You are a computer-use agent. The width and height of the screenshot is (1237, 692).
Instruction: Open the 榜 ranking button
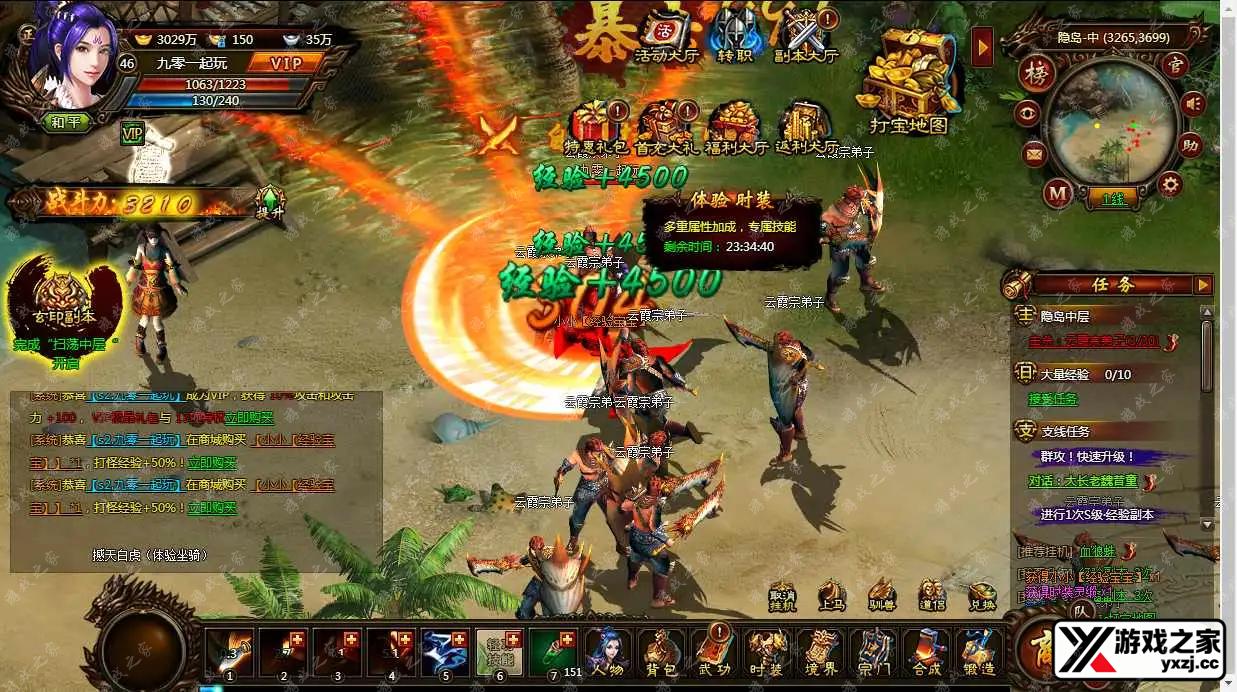pos(1037,73)
